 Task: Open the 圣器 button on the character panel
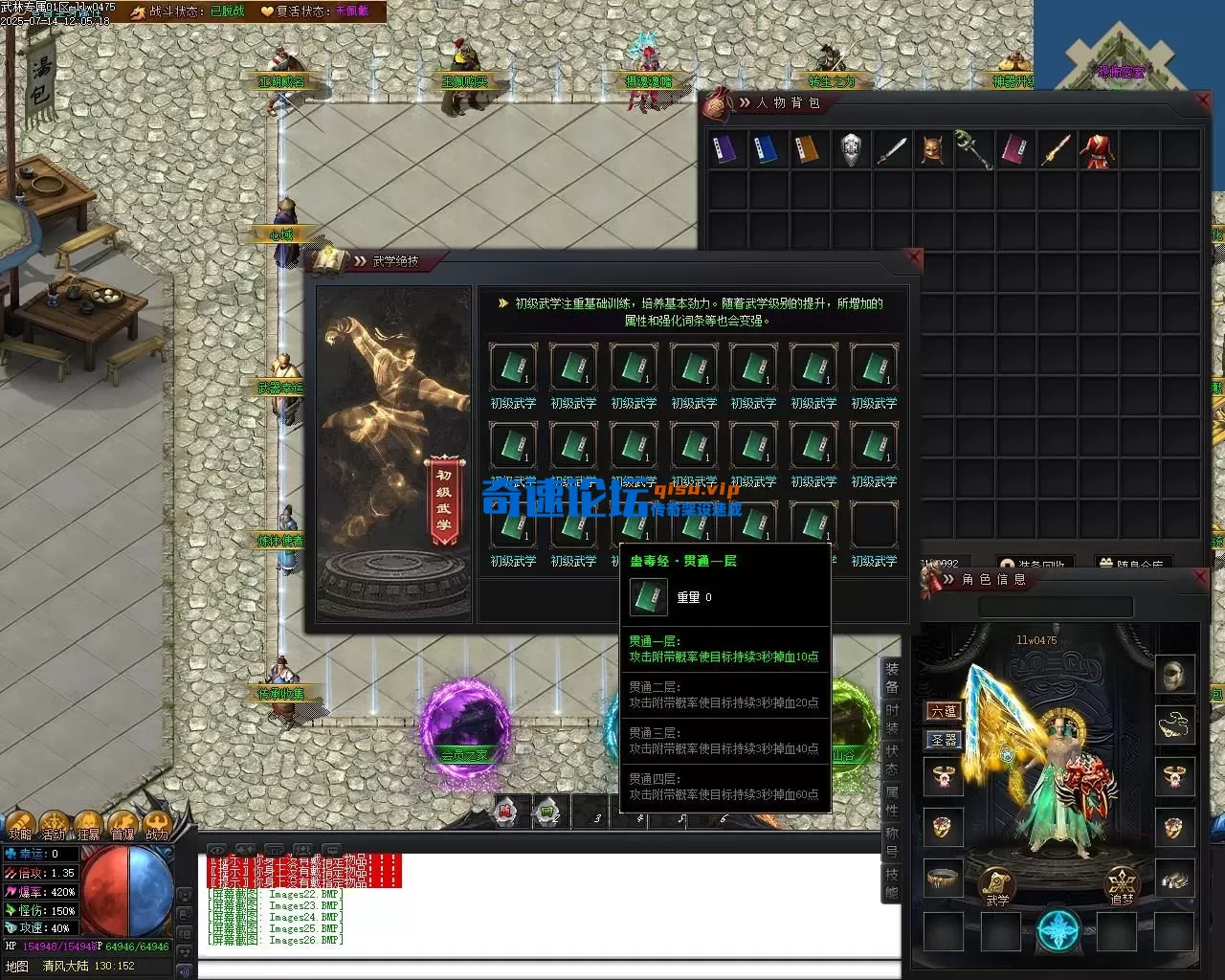[944, 740]
